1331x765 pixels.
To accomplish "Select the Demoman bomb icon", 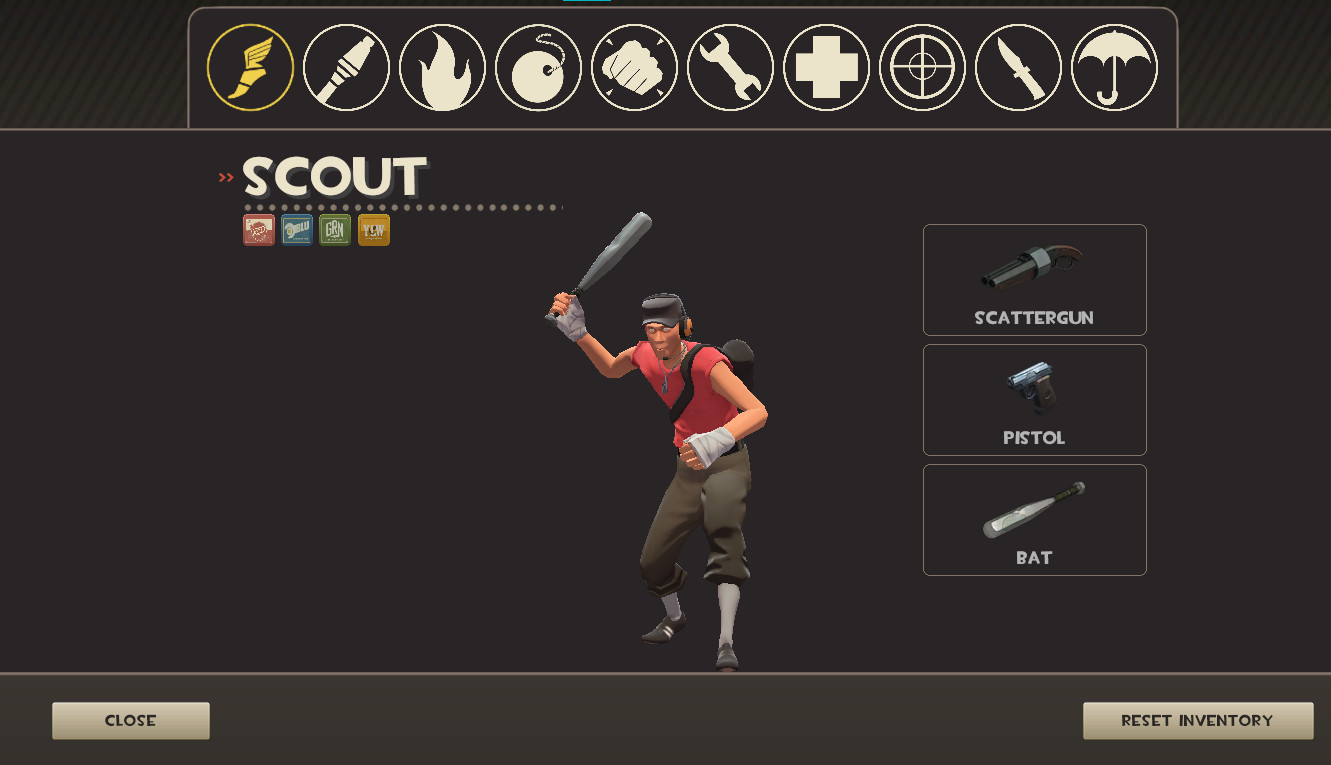I will click(x=537, y=67).
